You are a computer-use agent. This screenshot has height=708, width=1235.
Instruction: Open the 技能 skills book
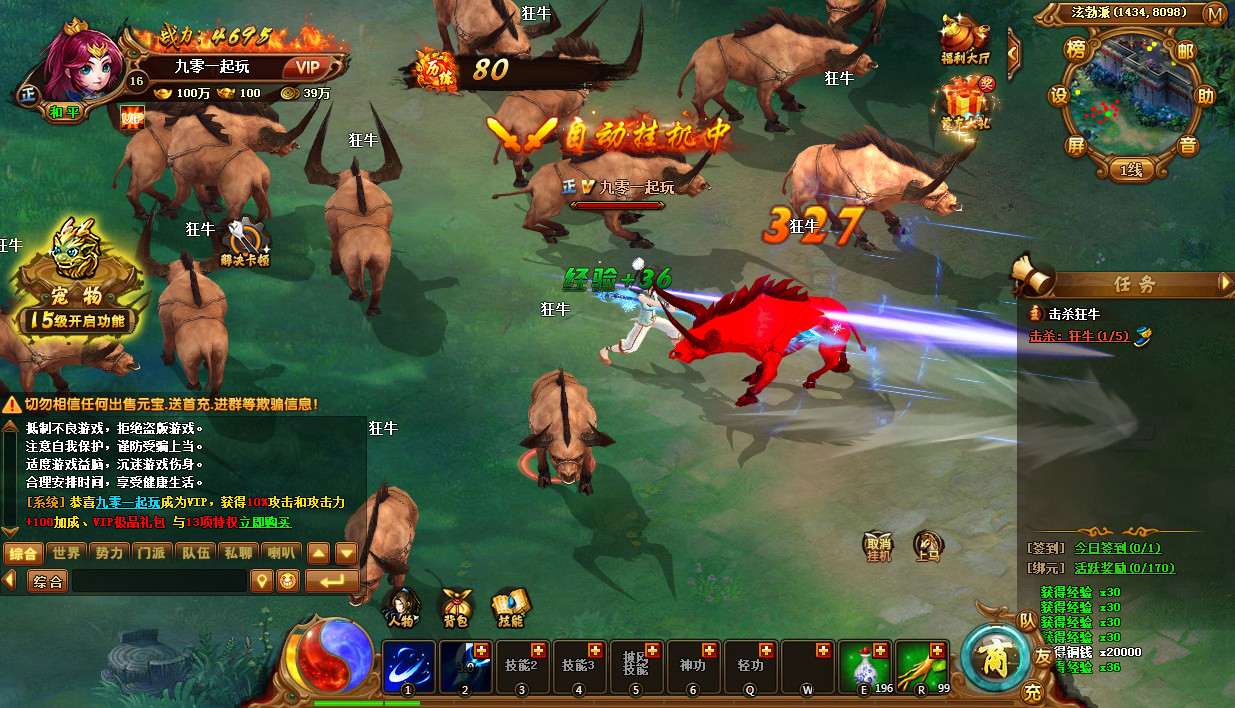[x=510, y=606]
